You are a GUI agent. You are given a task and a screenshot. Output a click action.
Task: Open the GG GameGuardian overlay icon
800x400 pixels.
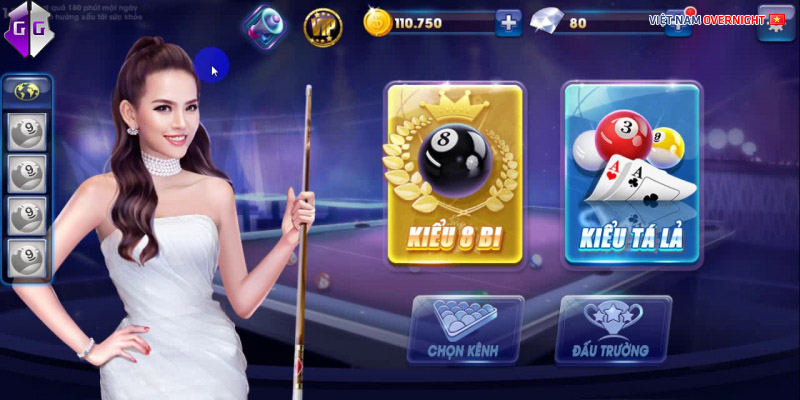pos(27,29)
